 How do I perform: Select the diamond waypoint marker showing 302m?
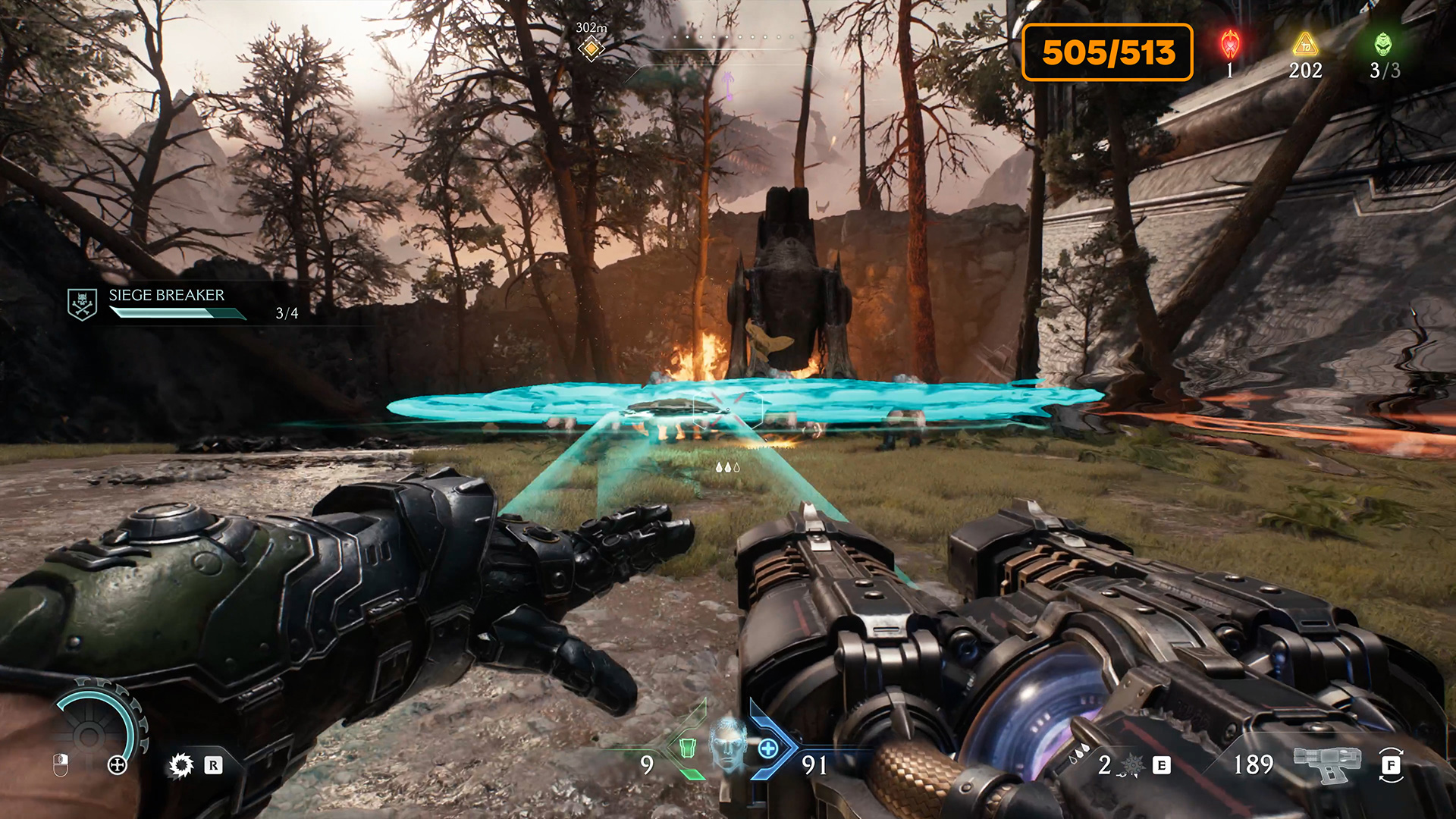591,49
